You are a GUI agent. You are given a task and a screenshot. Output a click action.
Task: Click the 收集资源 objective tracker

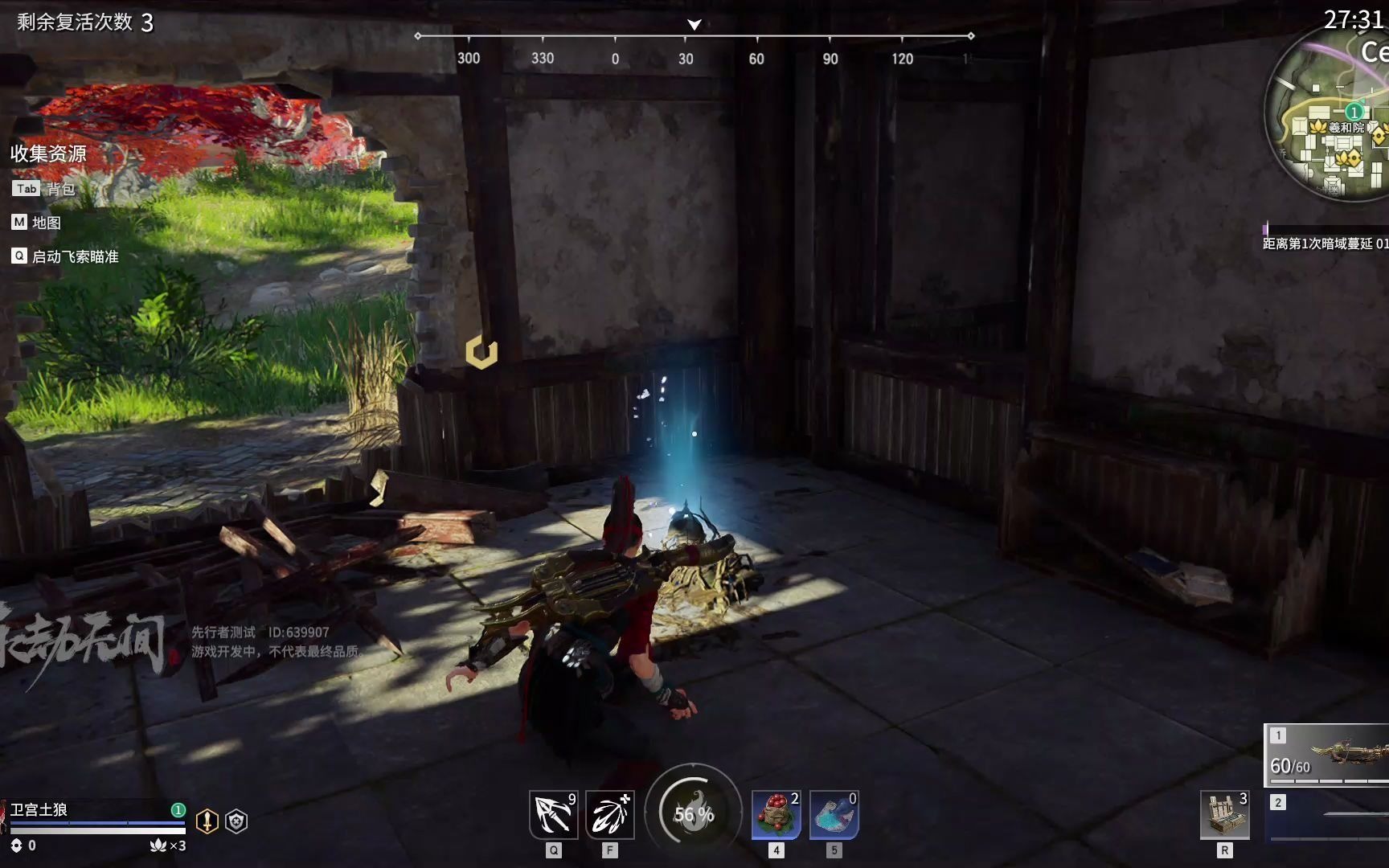[48, 154]
